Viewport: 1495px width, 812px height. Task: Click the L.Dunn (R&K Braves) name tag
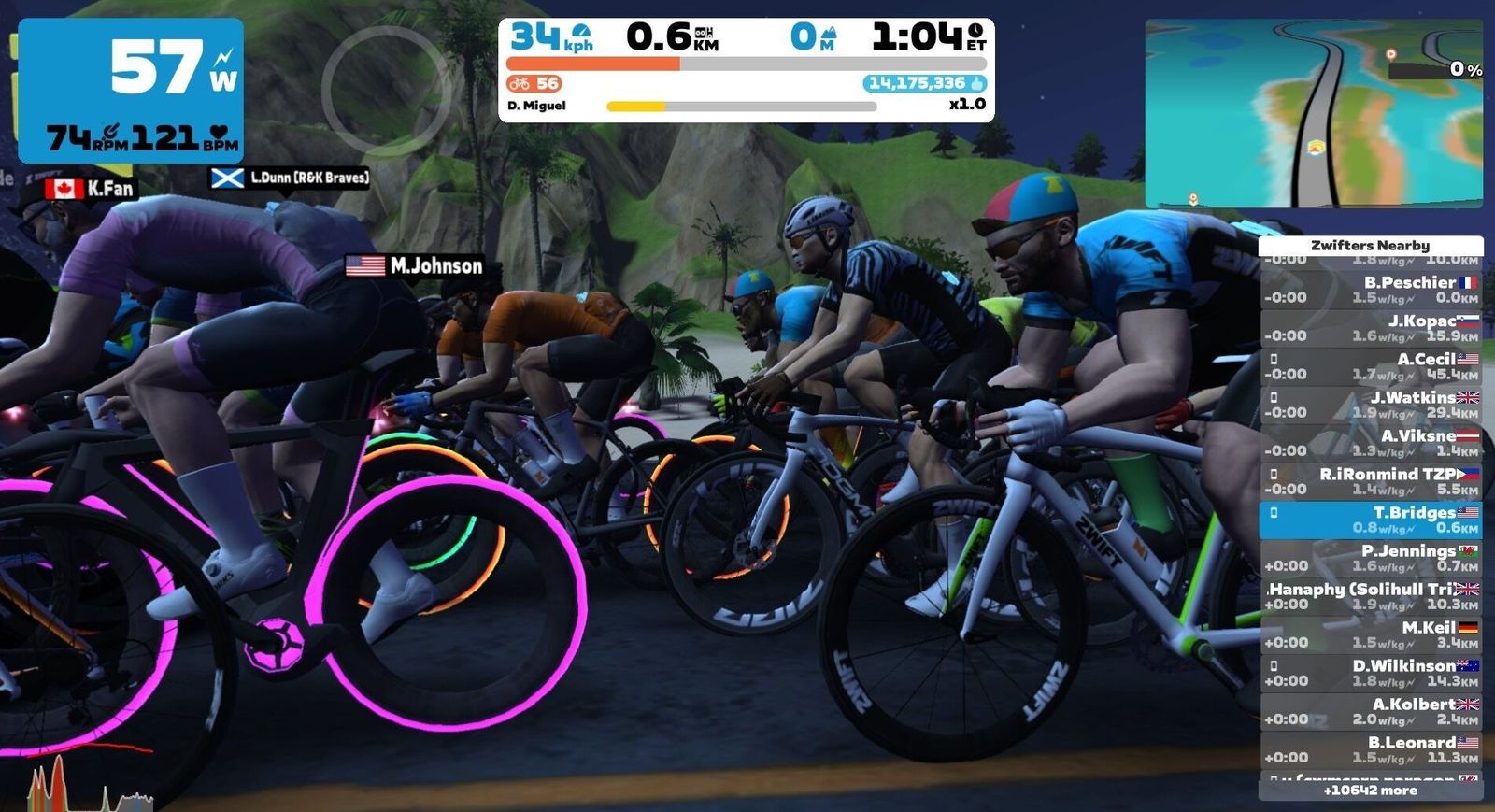(290, 178)
